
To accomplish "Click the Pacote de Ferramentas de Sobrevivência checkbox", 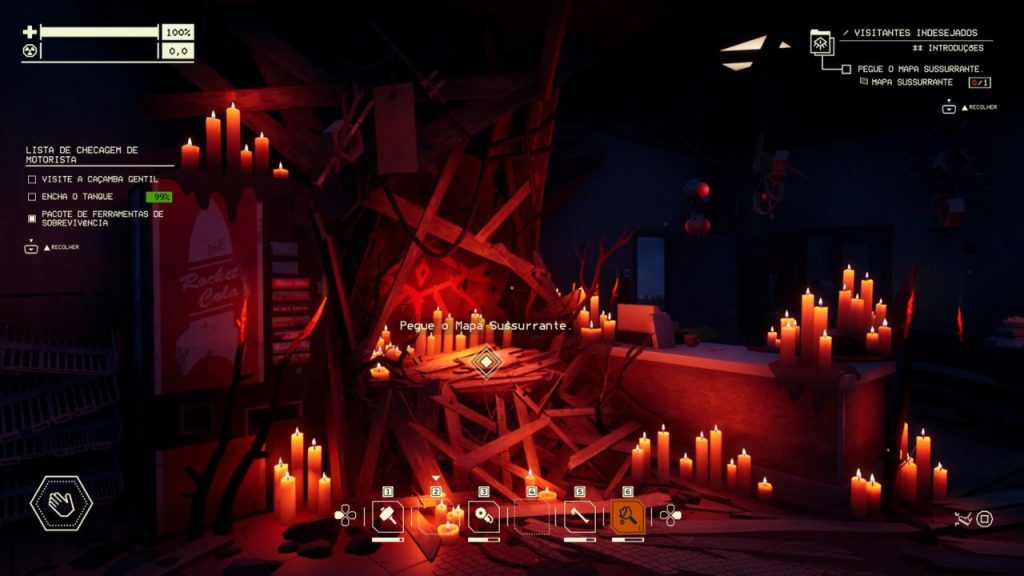I will 32,217.
